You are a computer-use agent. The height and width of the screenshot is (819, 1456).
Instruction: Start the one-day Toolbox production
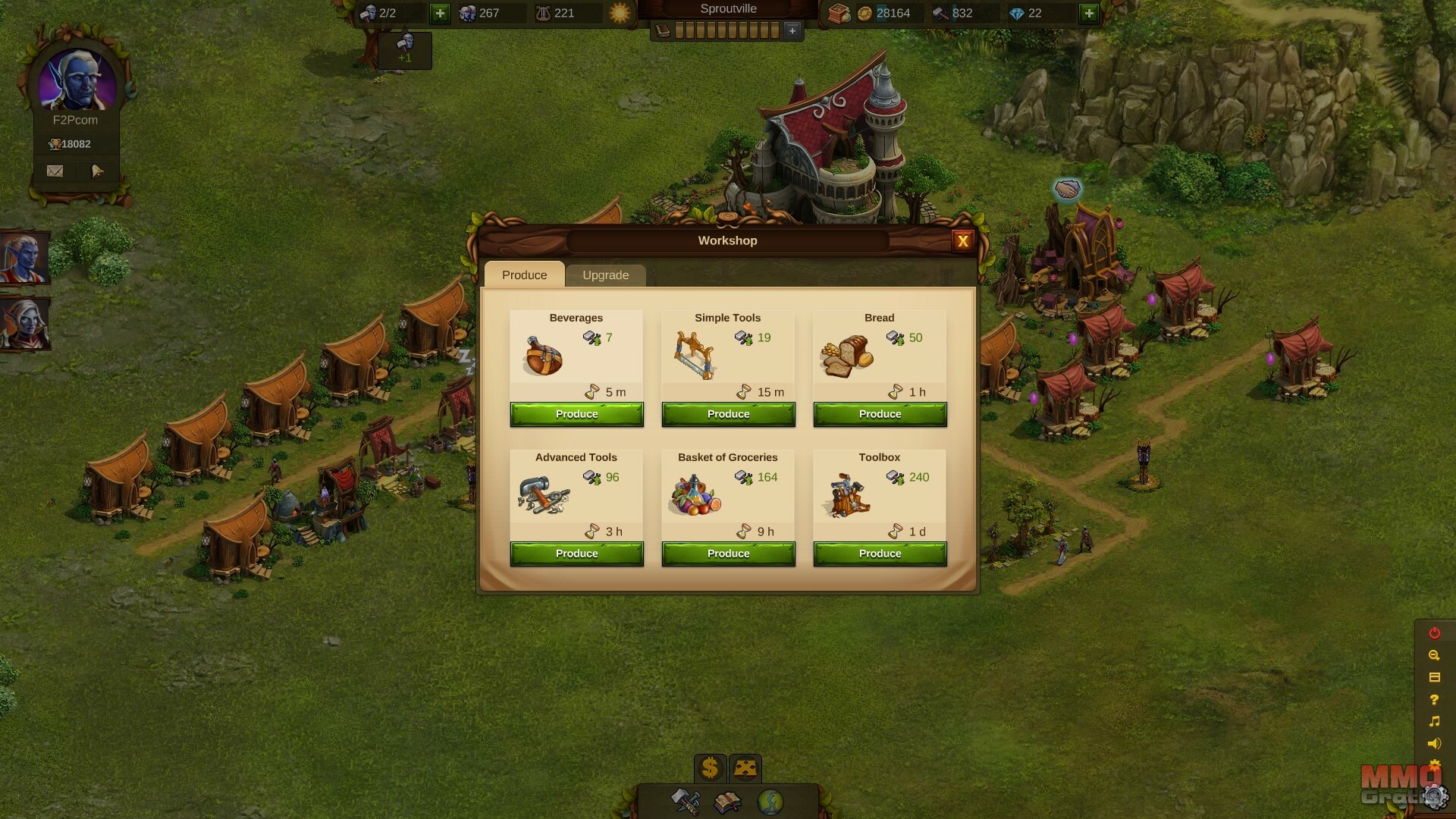pyautogui.click(x=880, y=554)
